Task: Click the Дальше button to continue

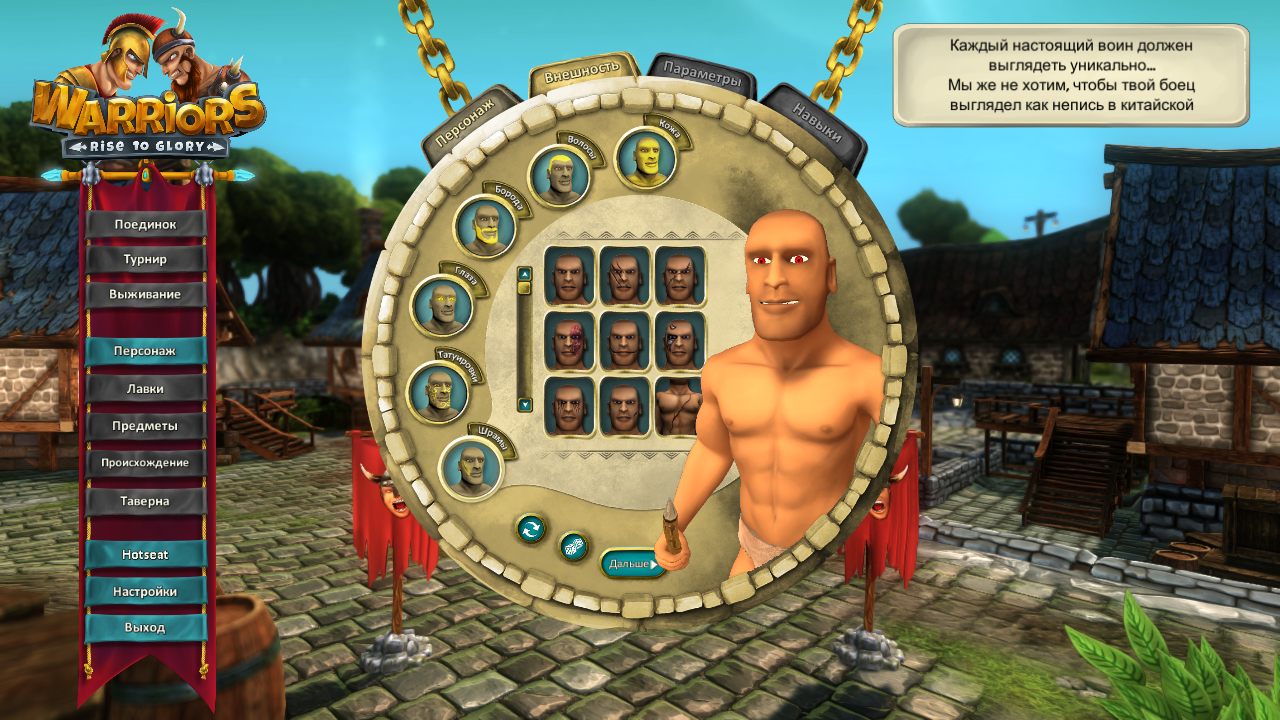Action: tap(629, 561)
